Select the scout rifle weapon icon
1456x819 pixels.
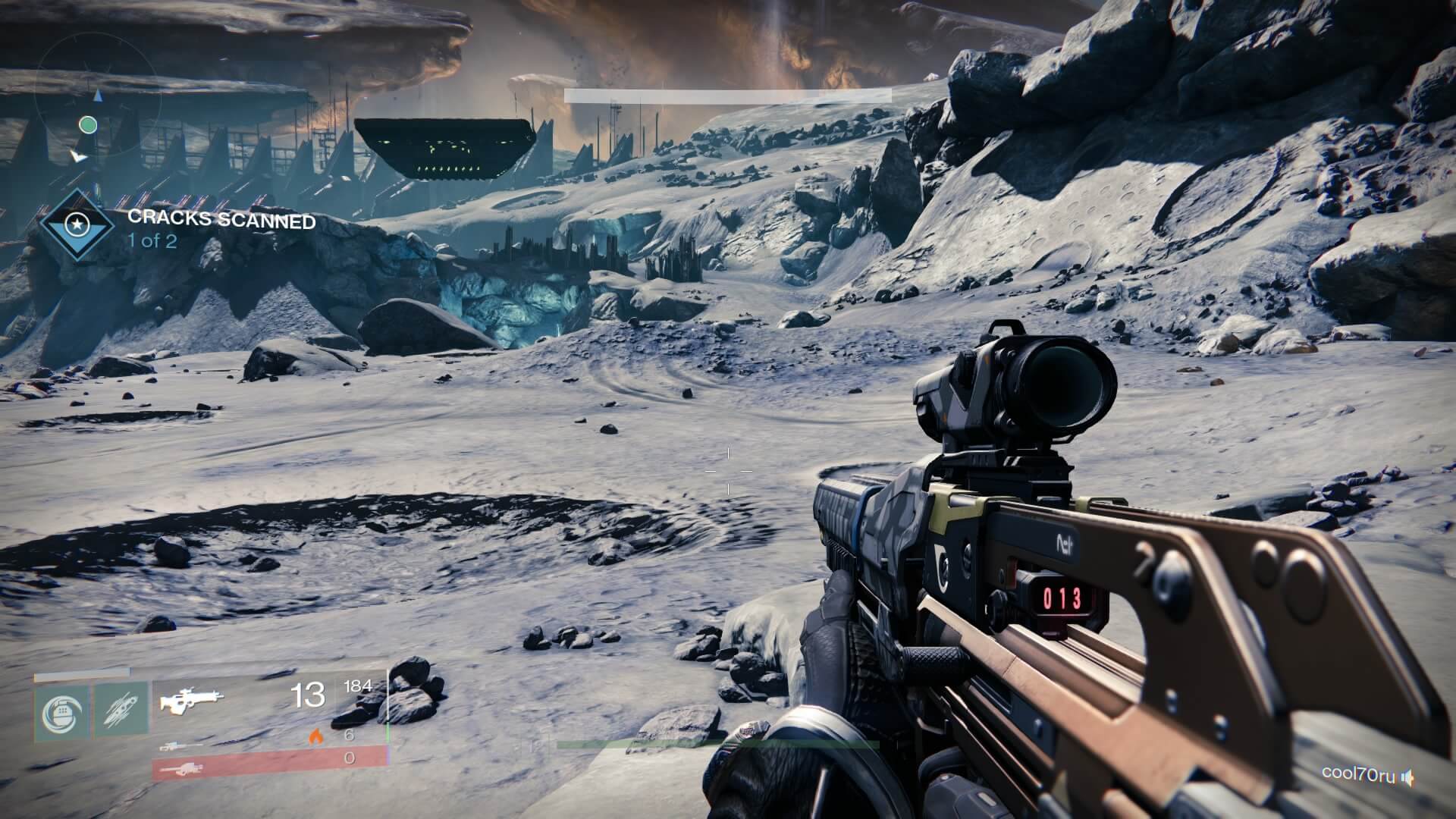pyautogui.click(x=190, y=699)
